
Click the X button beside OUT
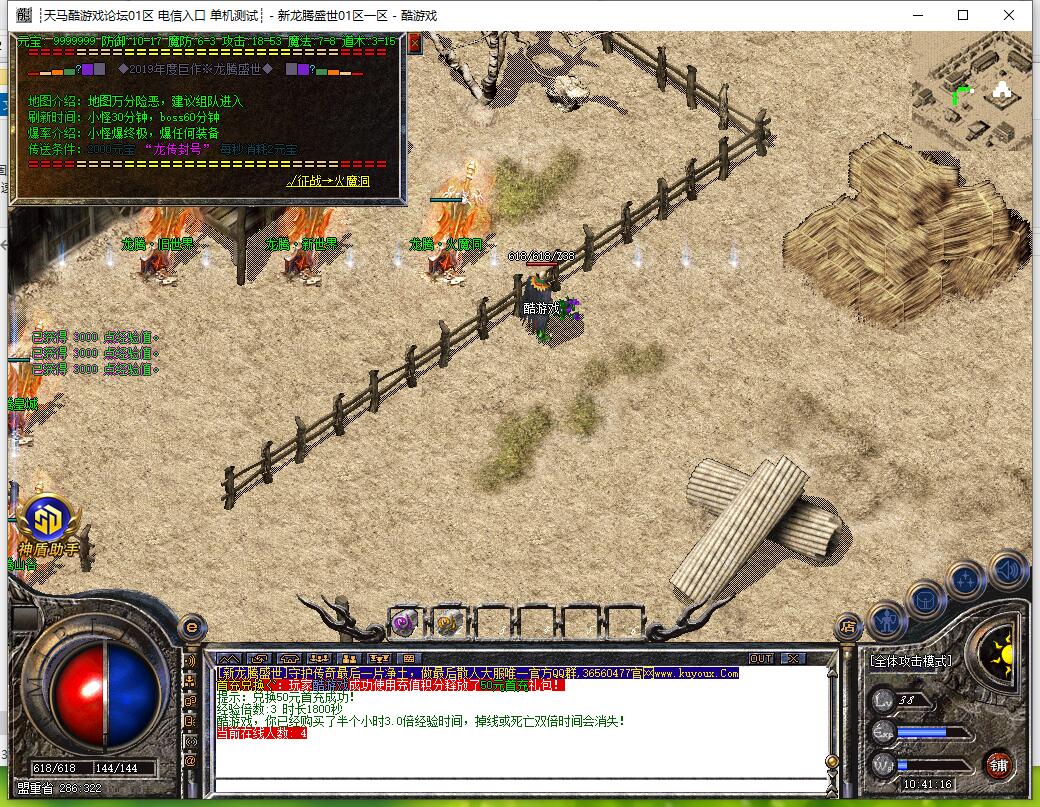(x=792, y=658)
